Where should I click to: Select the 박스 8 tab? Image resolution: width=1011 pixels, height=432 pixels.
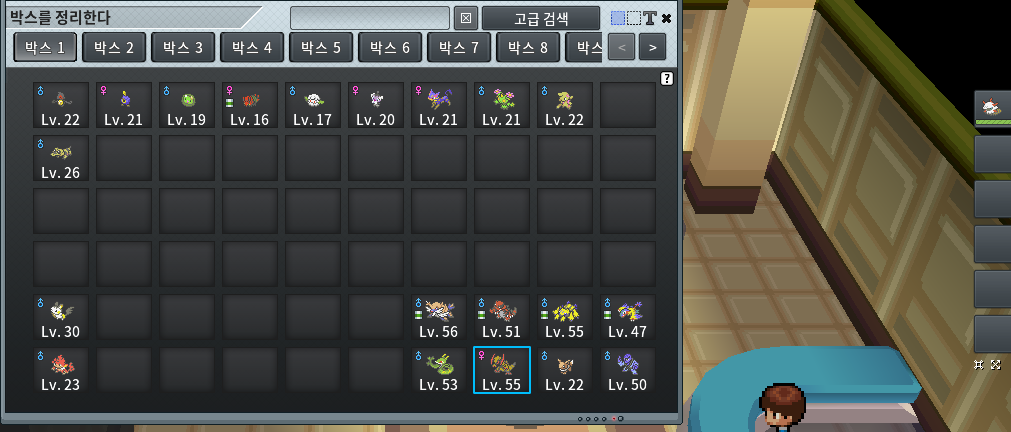pyautogui.click(x=527, y=47)
